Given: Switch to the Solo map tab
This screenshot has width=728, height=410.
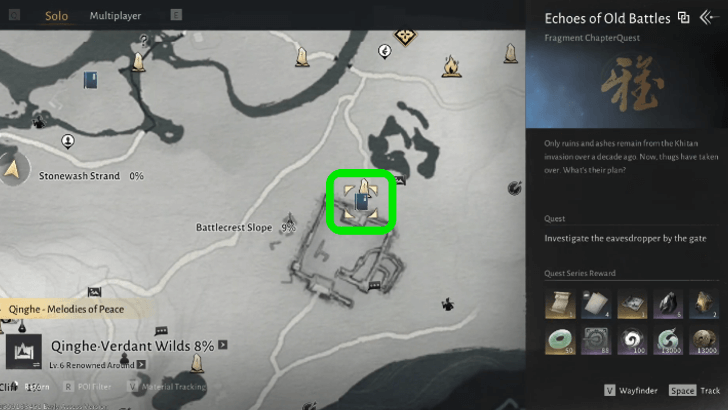Looking at the screenshot, I should click(56, 16).
